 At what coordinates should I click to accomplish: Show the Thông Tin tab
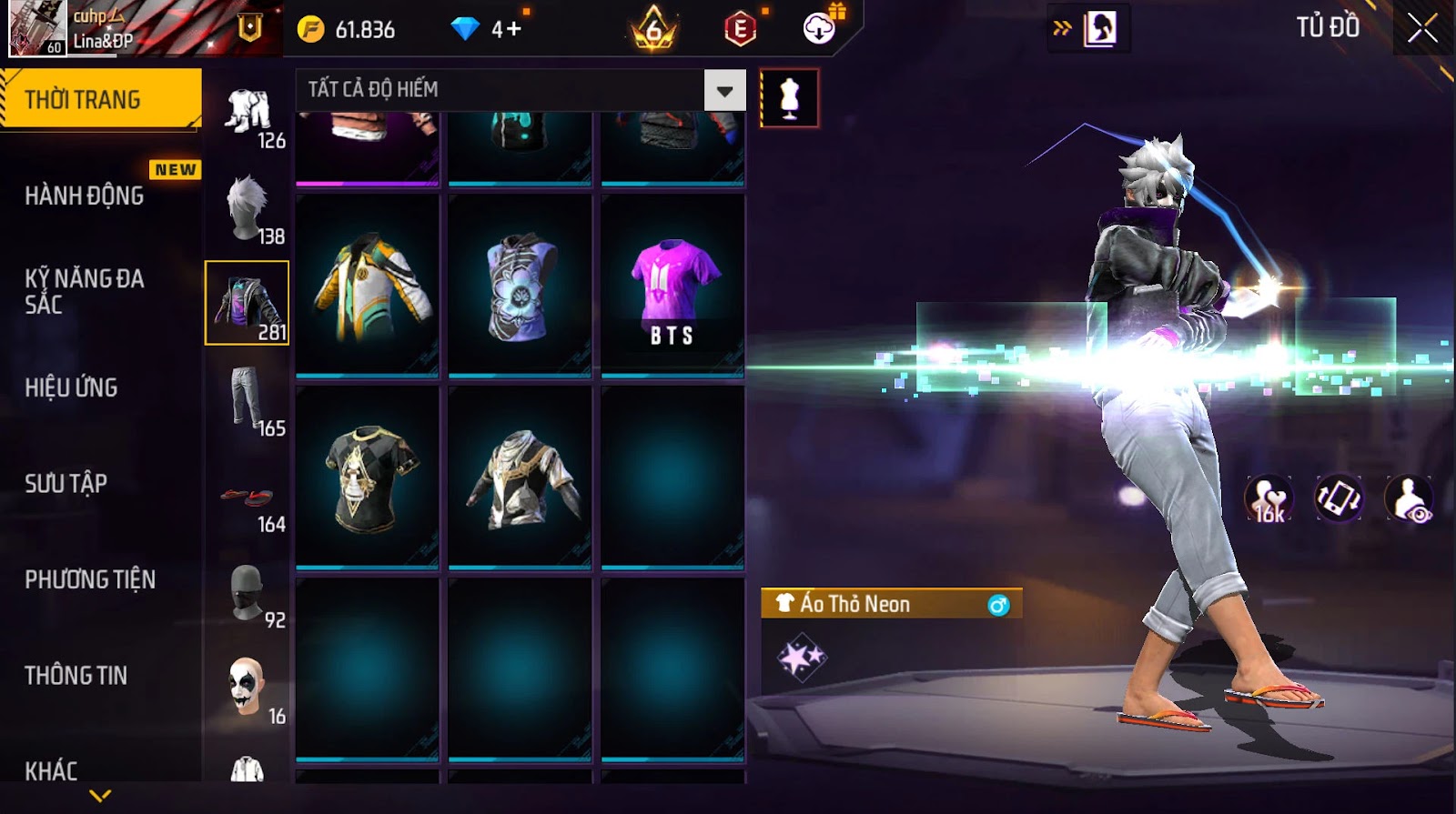[x=76, y=675]
